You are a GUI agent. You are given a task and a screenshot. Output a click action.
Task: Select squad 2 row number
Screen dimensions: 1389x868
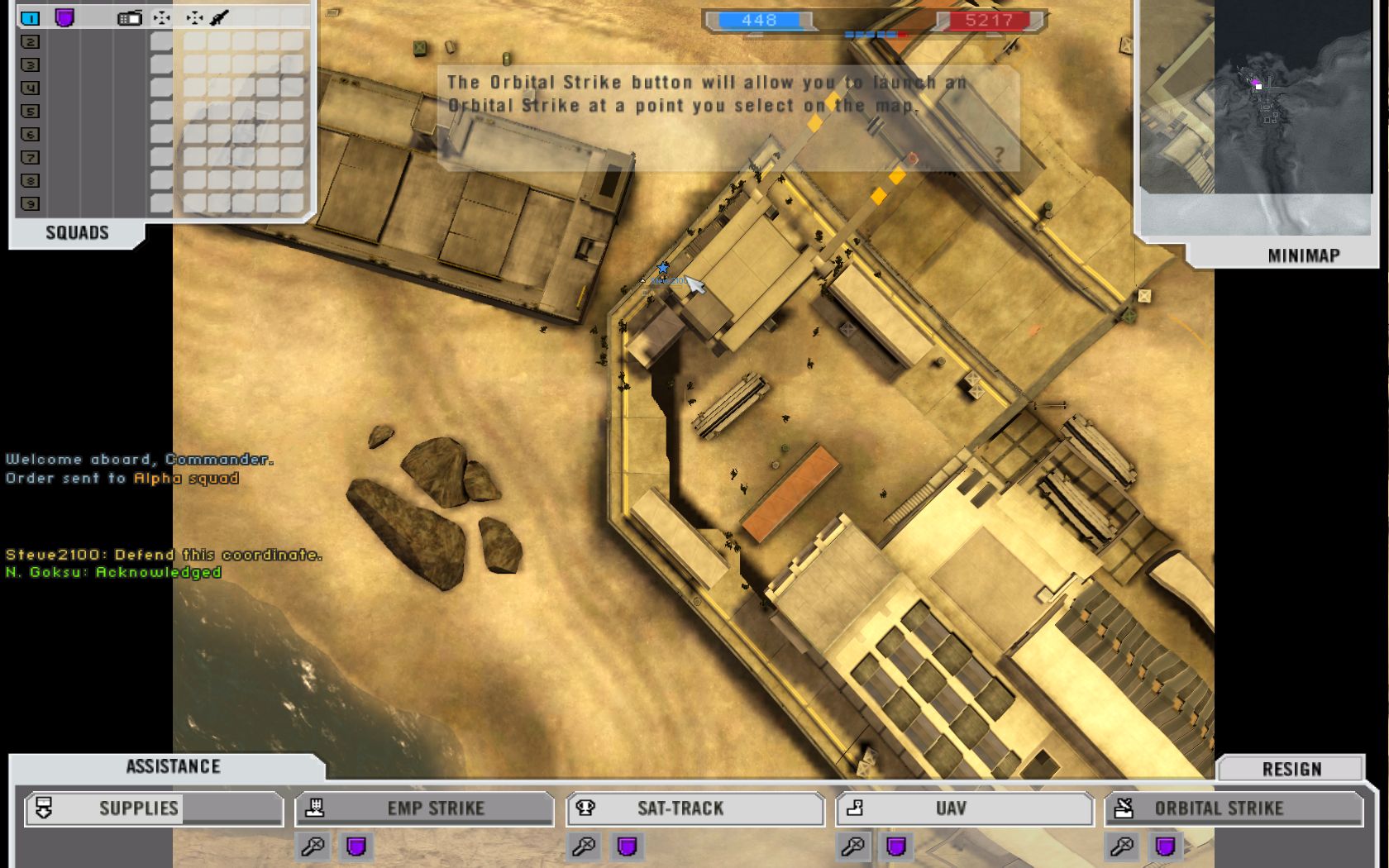(31, 41)
